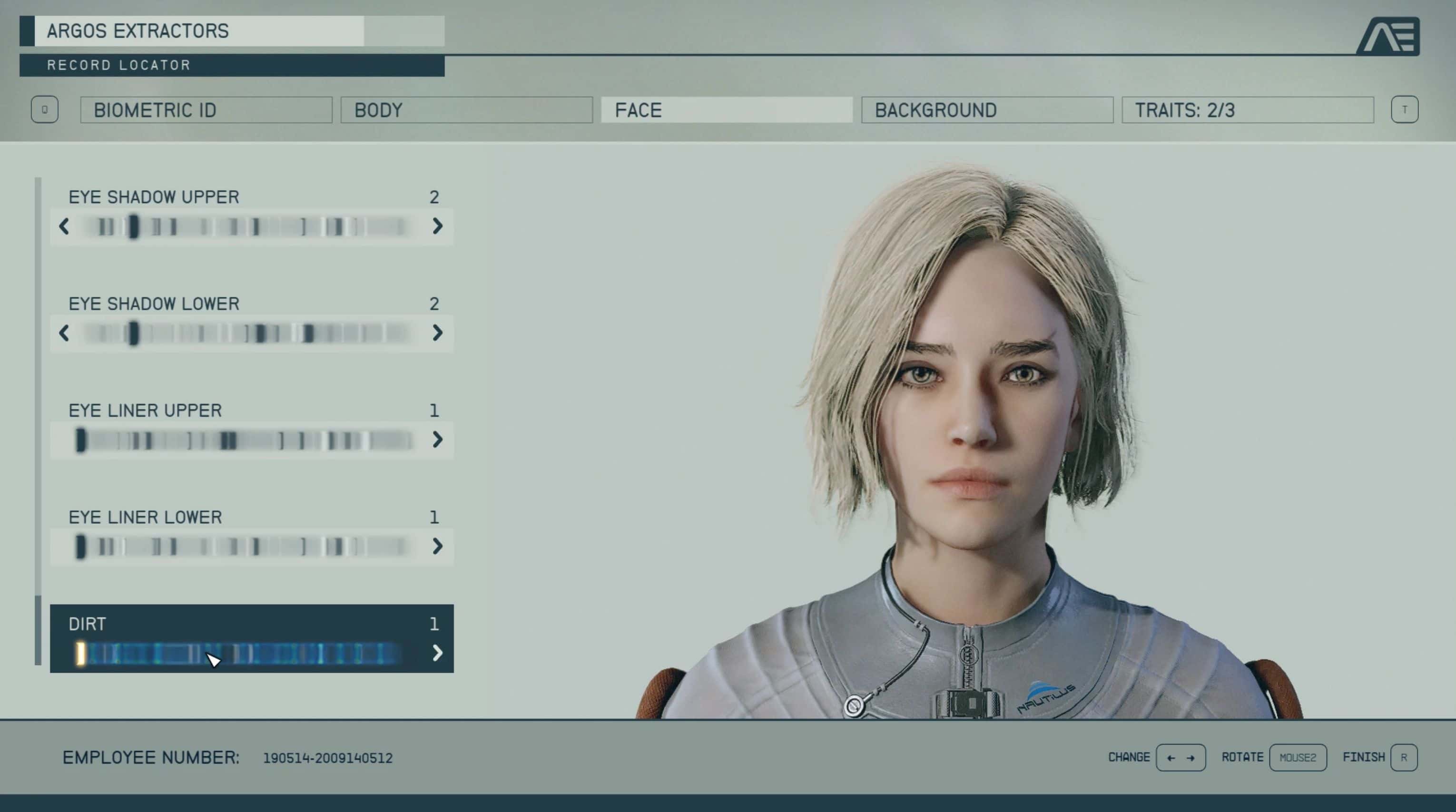Viewport: 1456px width, 812px height.
Task: Increase the Eye Shadow Upper value
Action: [x=437, y=226]
